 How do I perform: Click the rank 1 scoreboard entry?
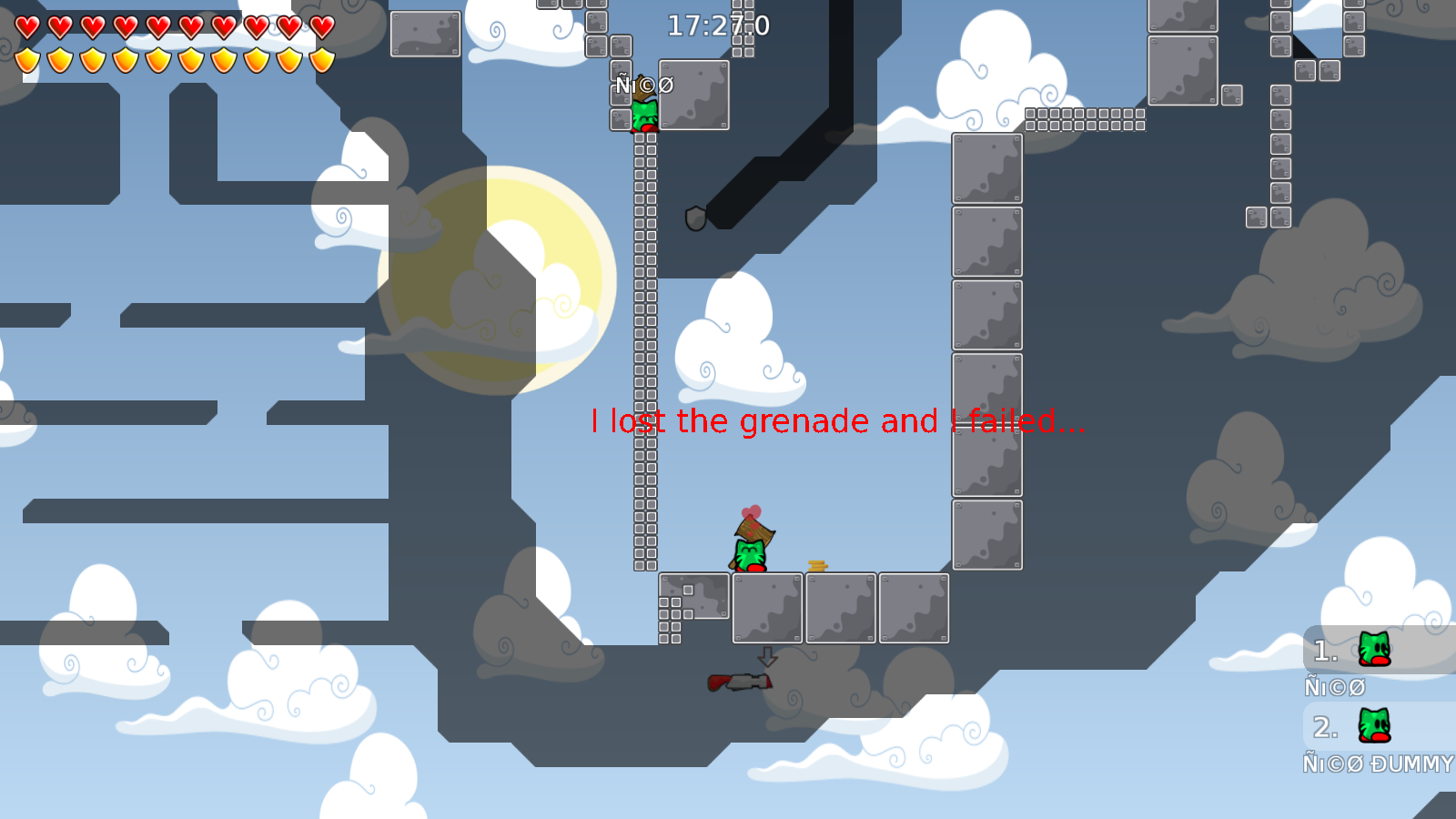click(x=1324, y=650)
